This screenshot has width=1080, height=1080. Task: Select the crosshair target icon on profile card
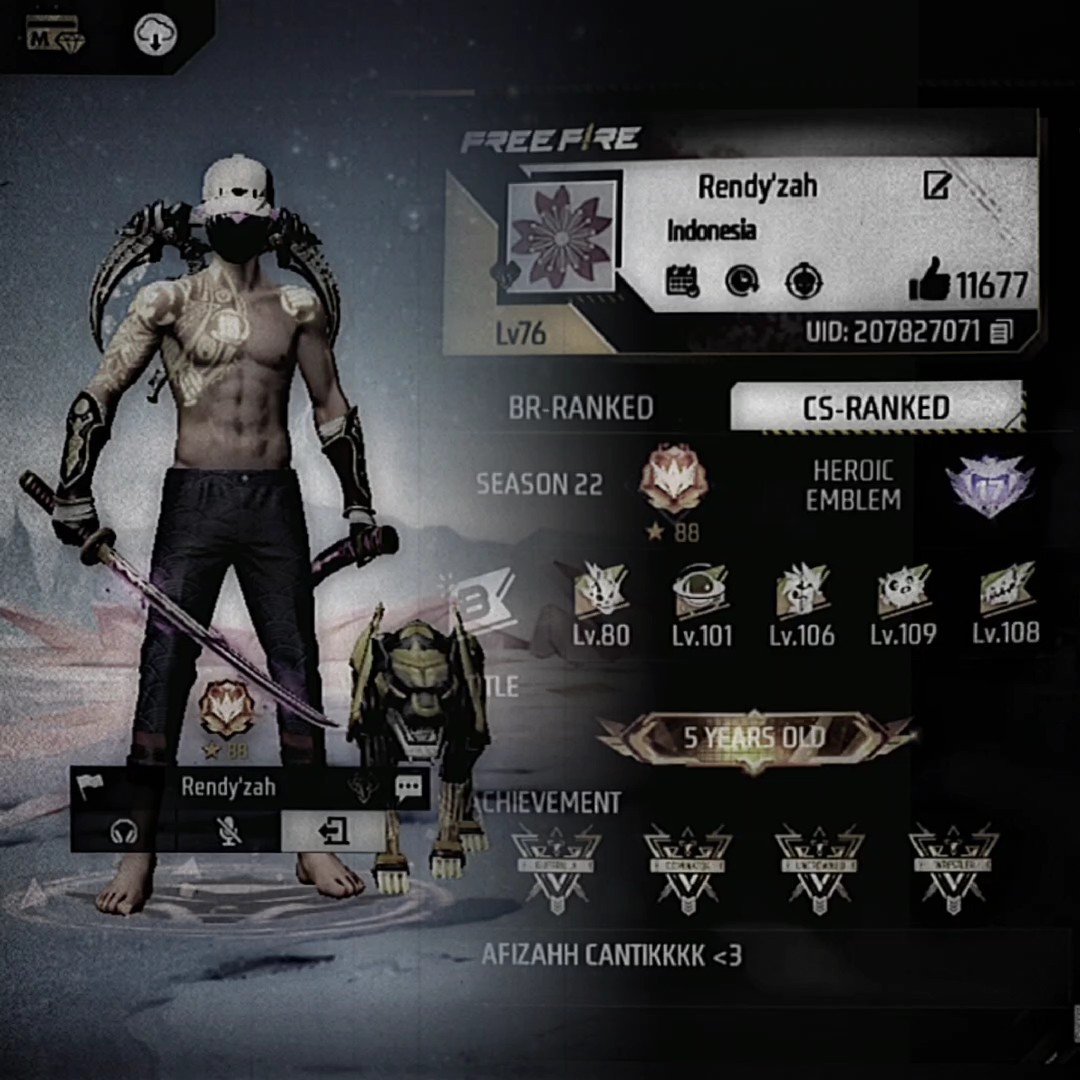(x=803, y=282)
